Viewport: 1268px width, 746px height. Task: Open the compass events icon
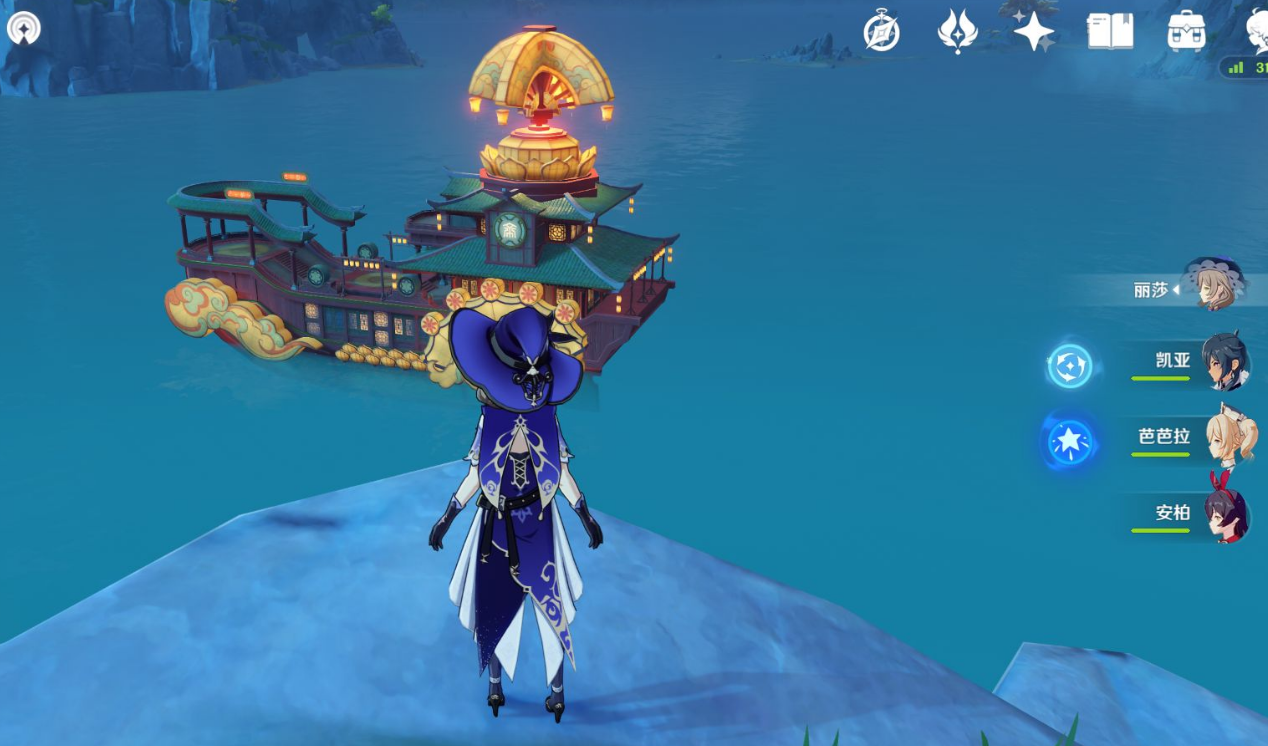click(x=881, y=31)
